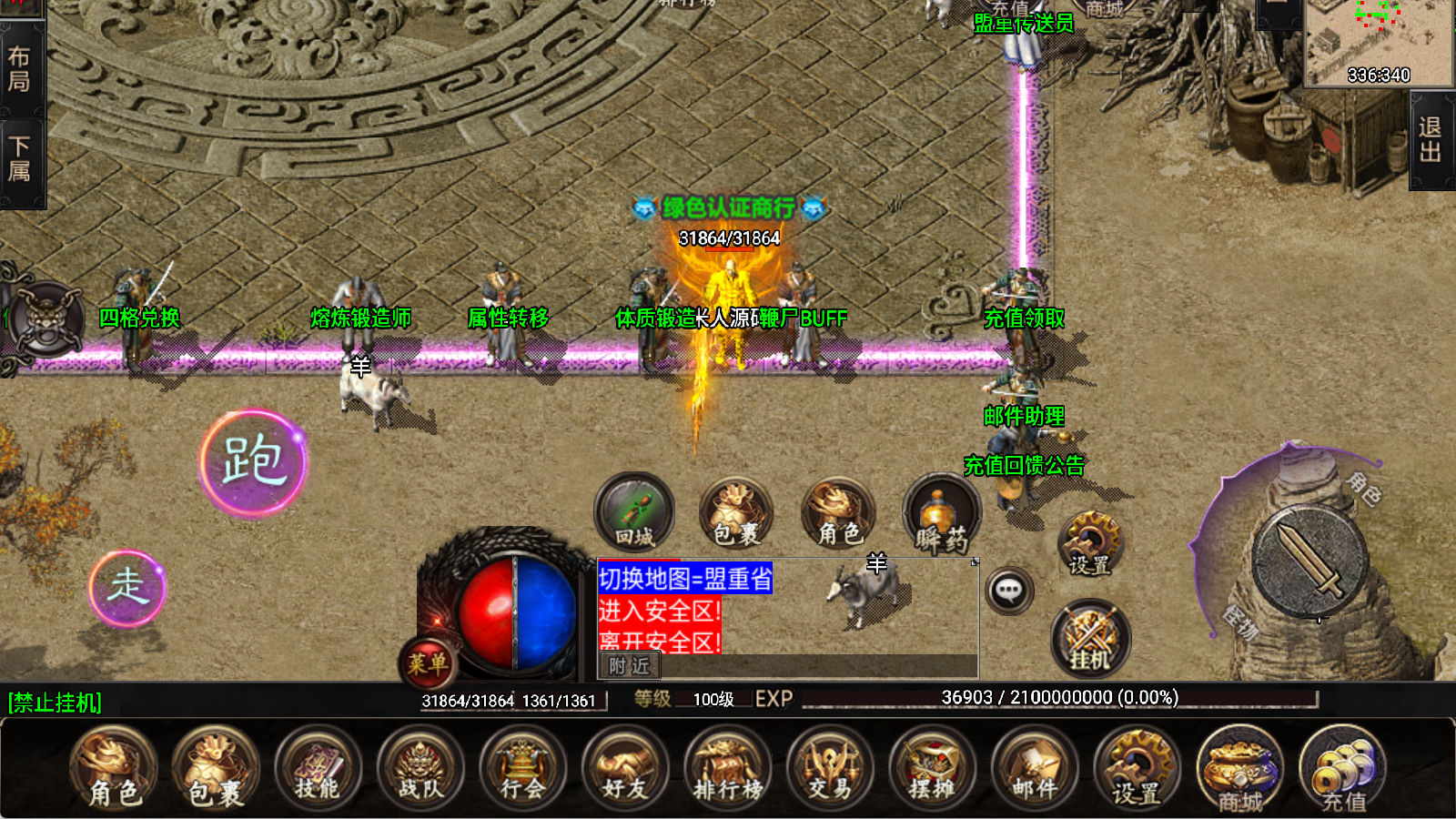Use the 瞬药 instant potion
Screen dimensions: 1456x819
941,516
